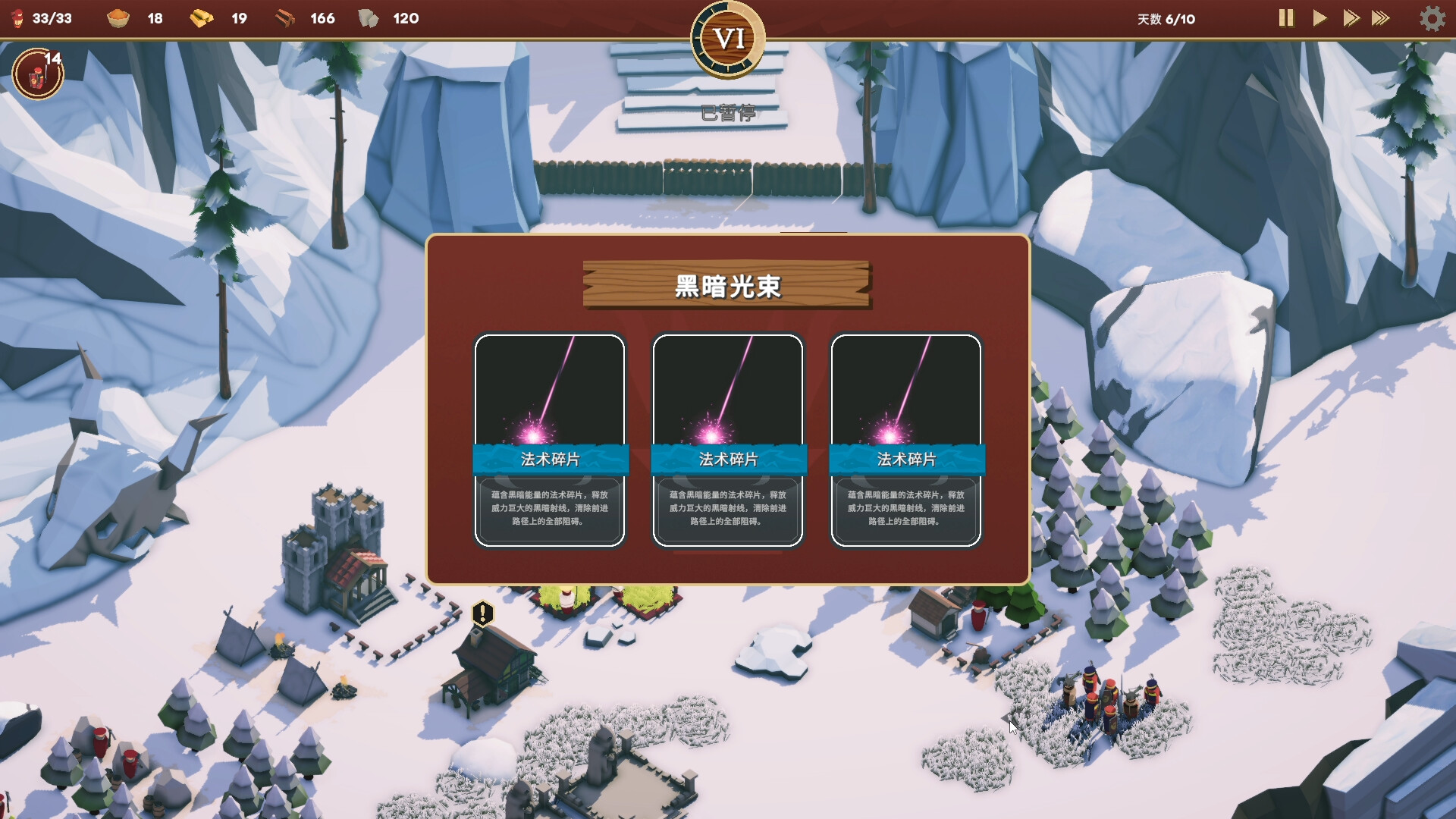
Task: Toggle the pause icon in the top bar
Action: tap(1286, 19)
